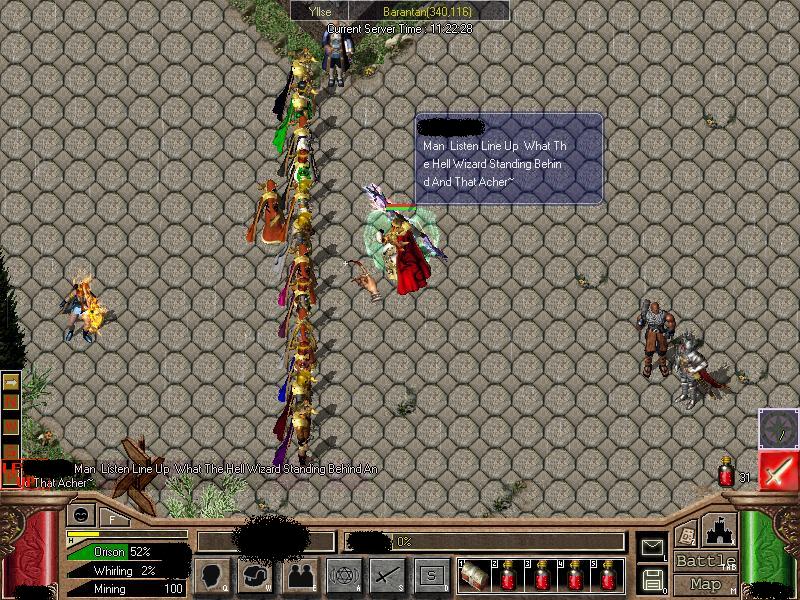Activate the red sword attack icon
This screenshot has height=600, width=800.
[778, 470]
